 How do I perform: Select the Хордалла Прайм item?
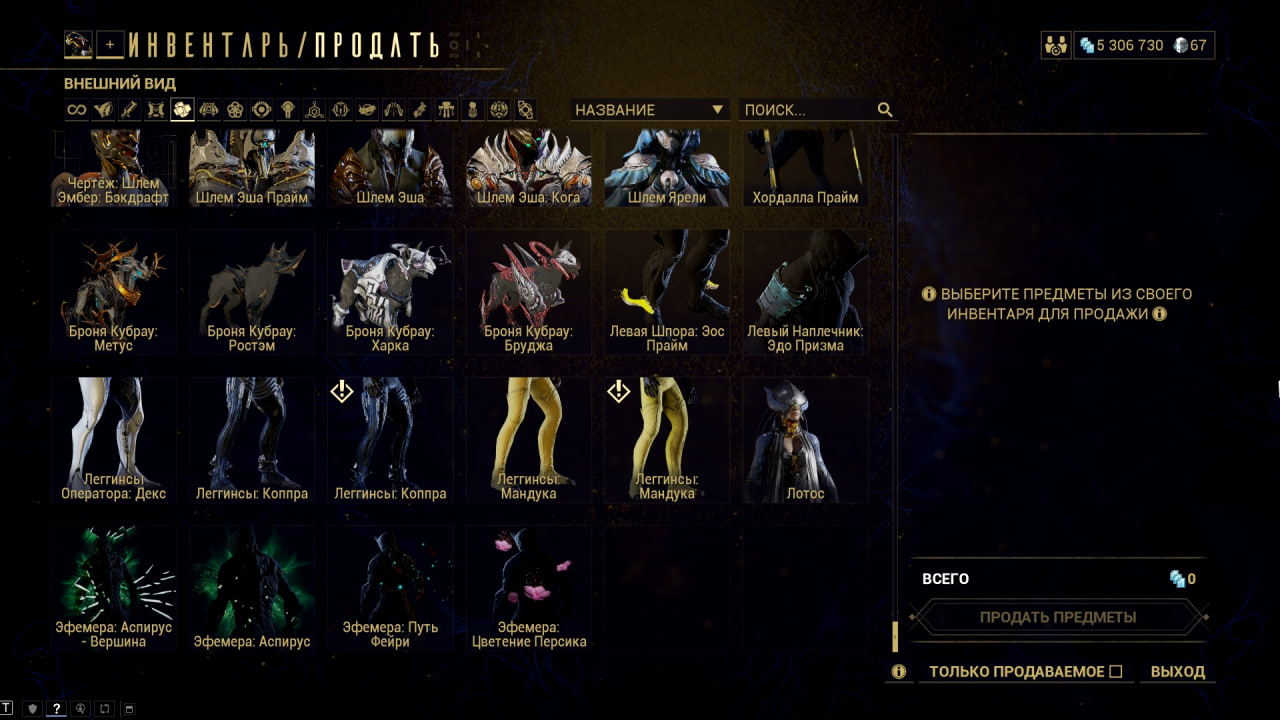(805, 167)
